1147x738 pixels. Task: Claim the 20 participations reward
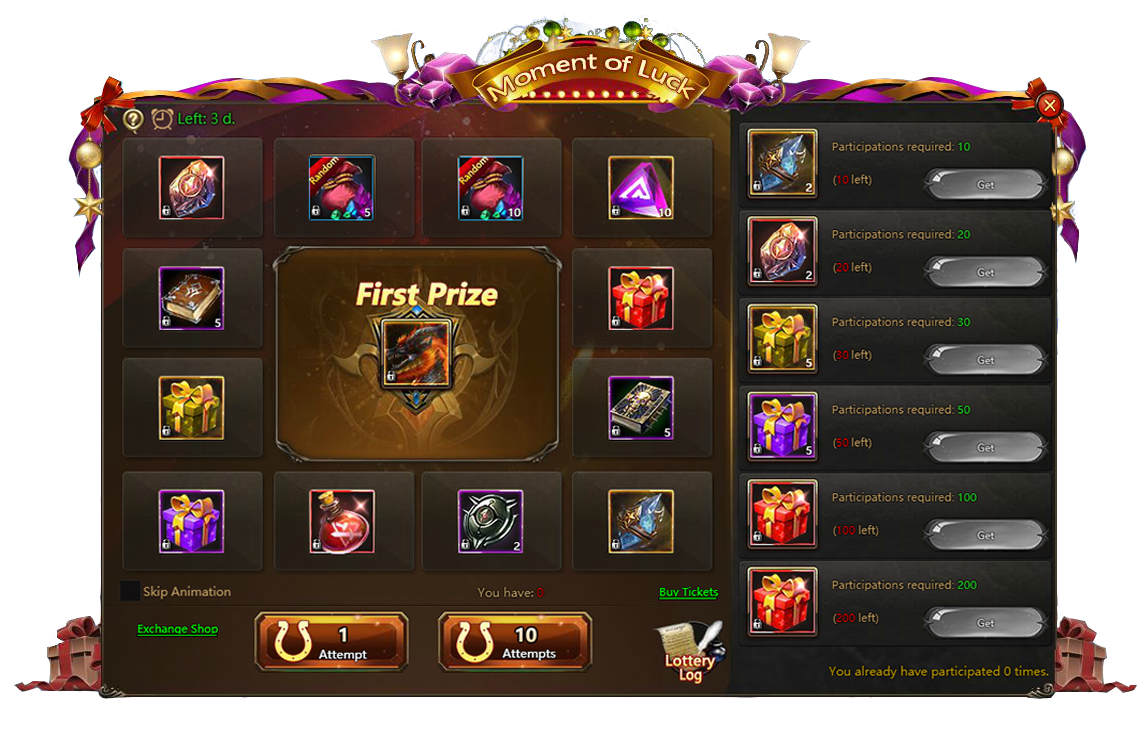click(985, 272)
